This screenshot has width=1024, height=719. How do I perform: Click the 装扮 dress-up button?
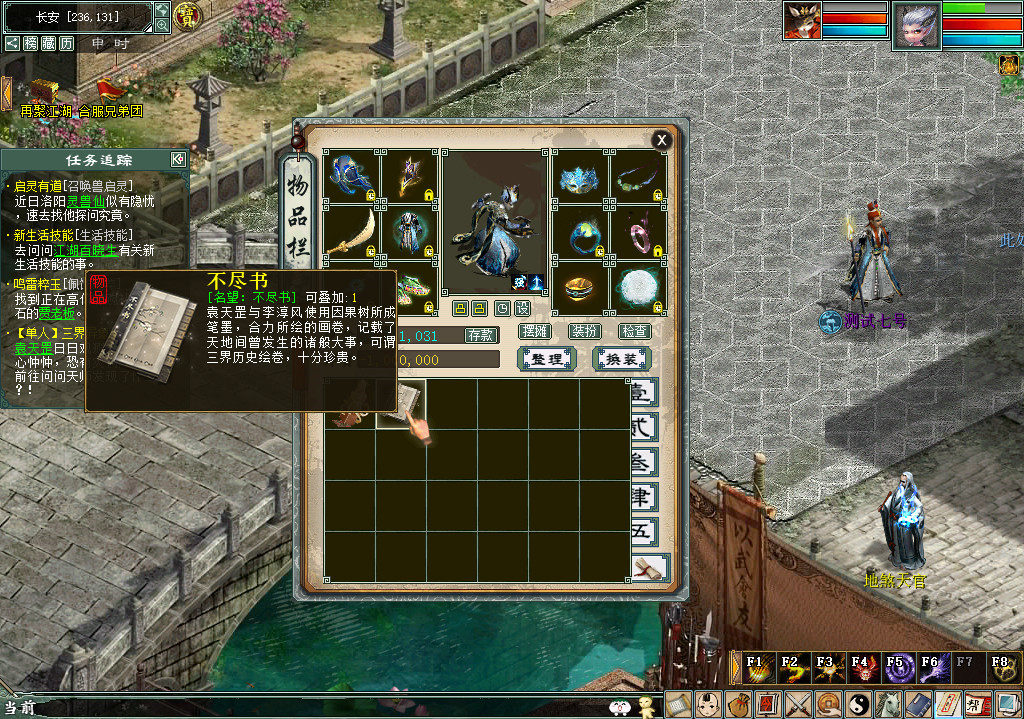tap(585, 331)
